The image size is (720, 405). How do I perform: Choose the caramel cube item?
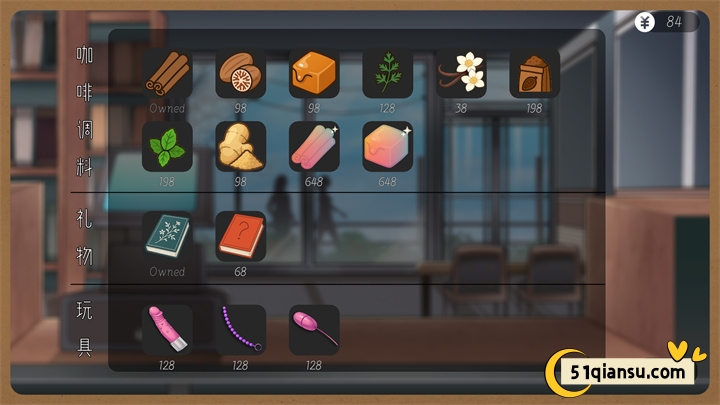[314, 73]
